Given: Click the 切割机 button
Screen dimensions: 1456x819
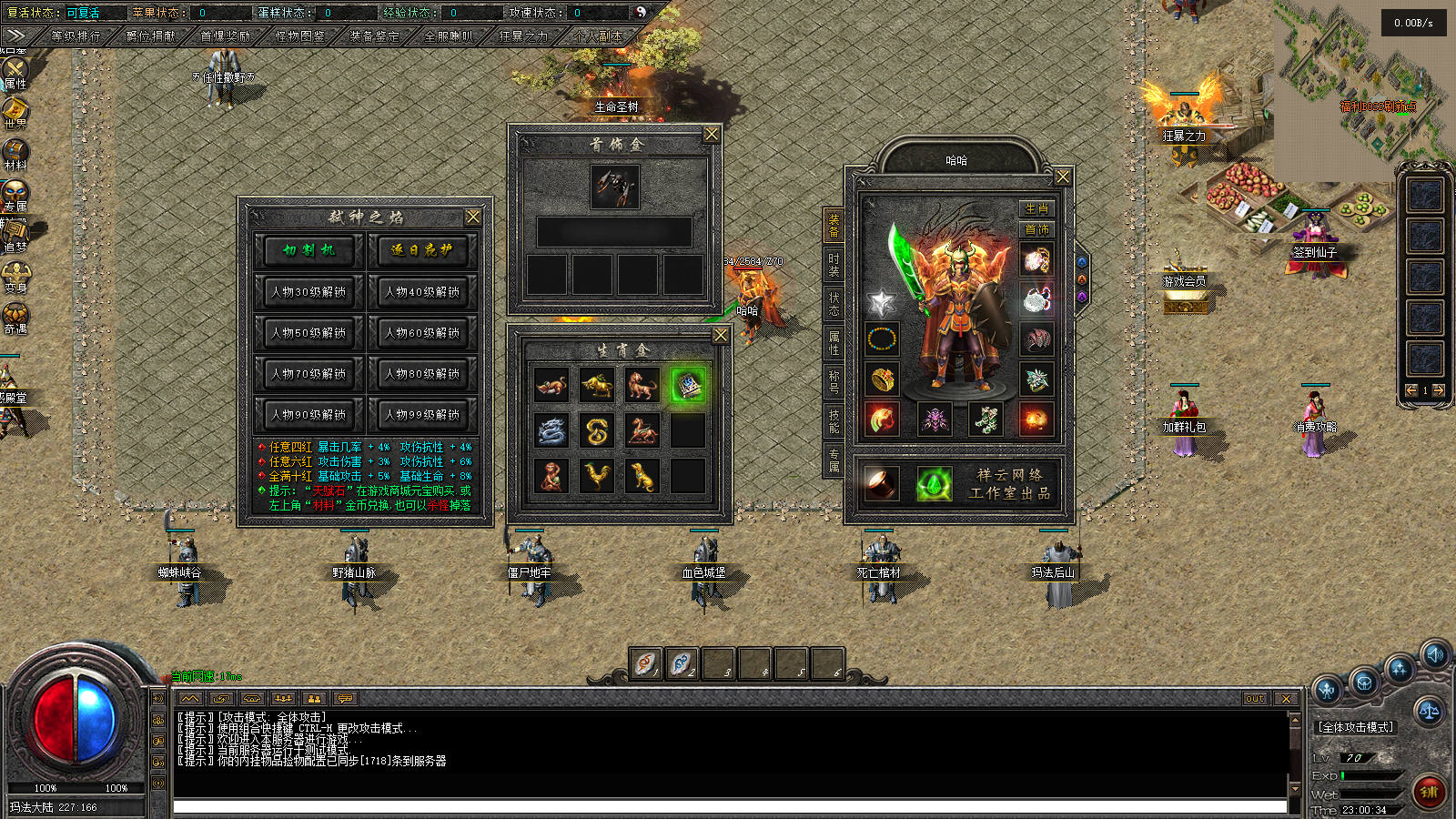Looking at the screenshot, I should coord(309,250).
